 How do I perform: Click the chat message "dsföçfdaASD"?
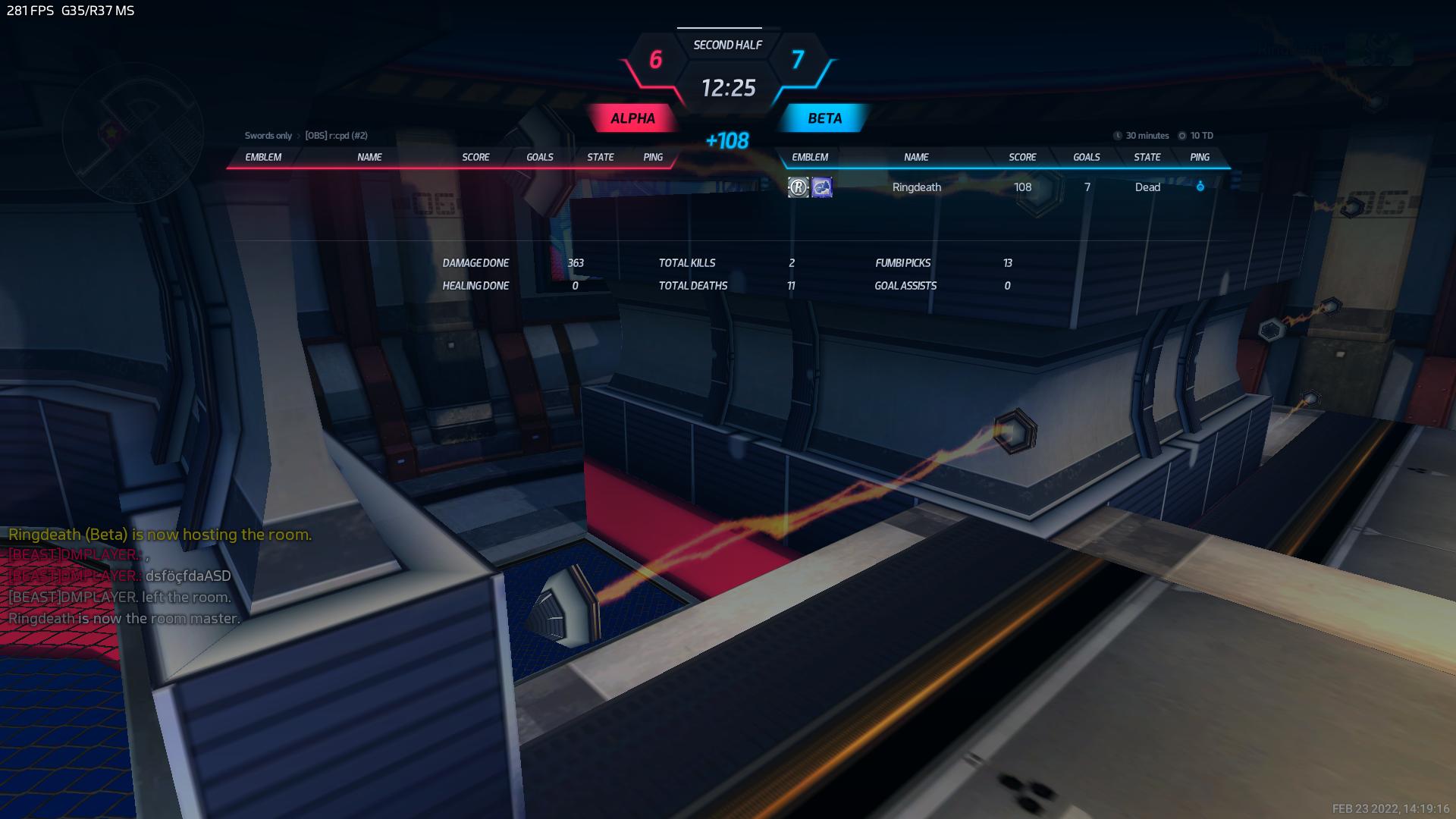pos(187,576)
